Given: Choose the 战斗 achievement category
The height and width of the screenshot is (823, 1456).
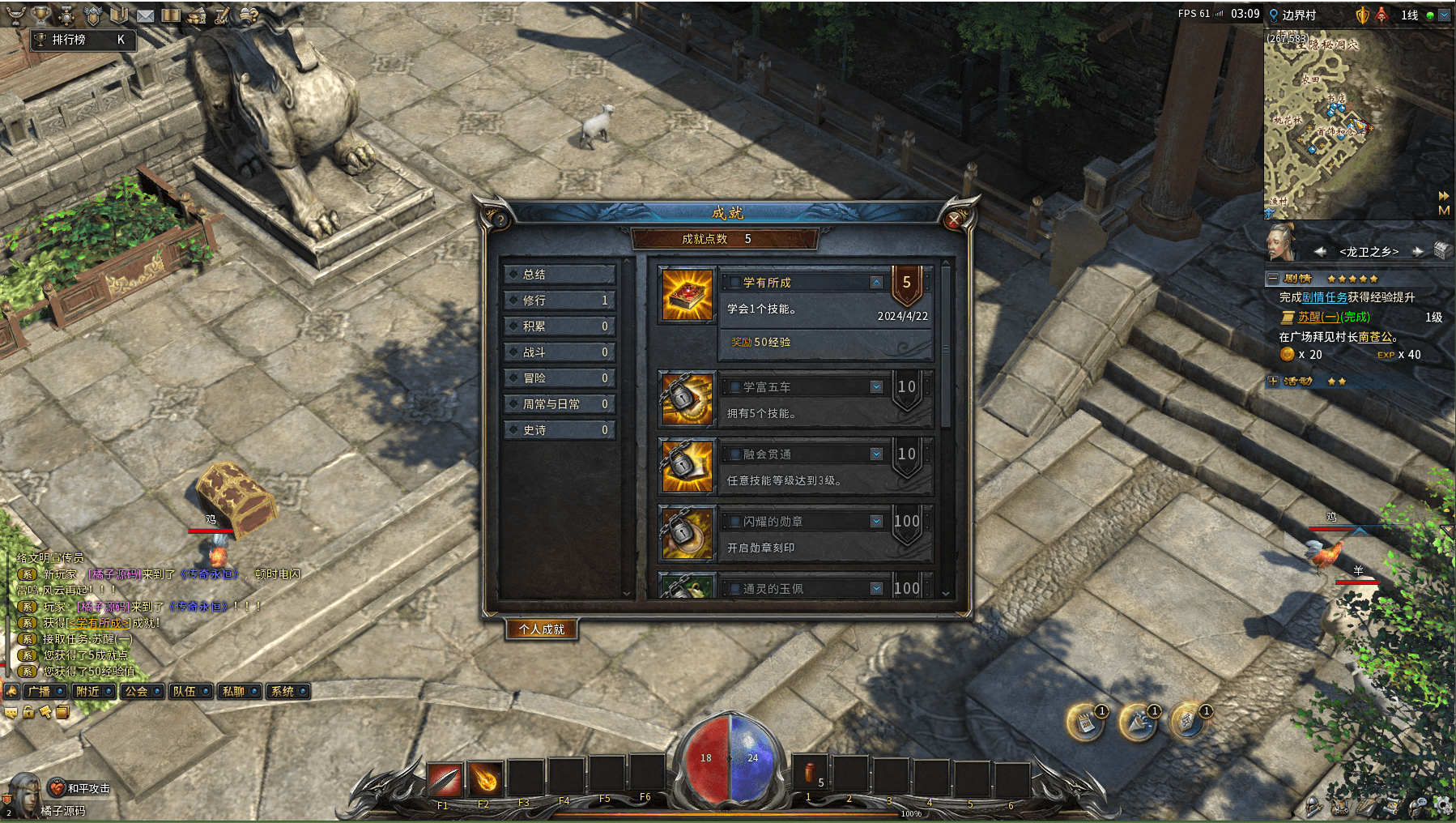Looking at the screenshot, I should (x=559, y=352).
